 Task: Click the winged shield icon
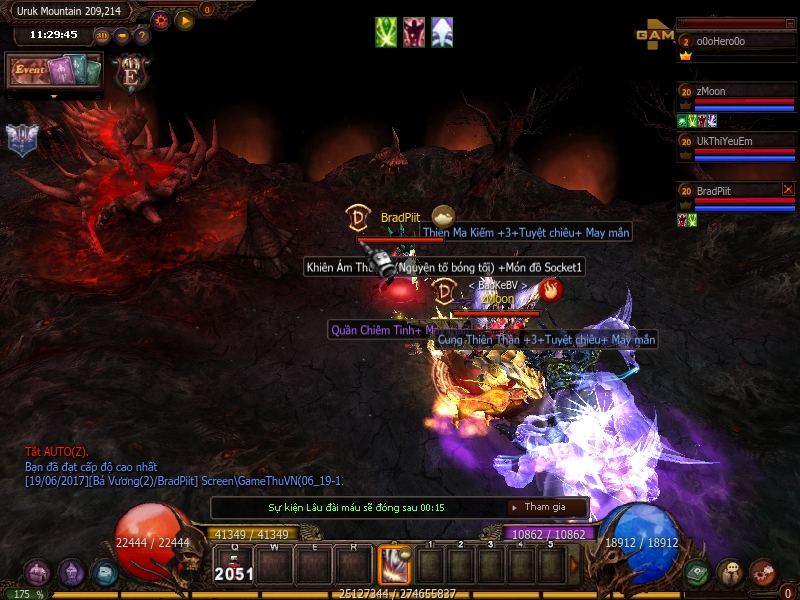point(21,140)
